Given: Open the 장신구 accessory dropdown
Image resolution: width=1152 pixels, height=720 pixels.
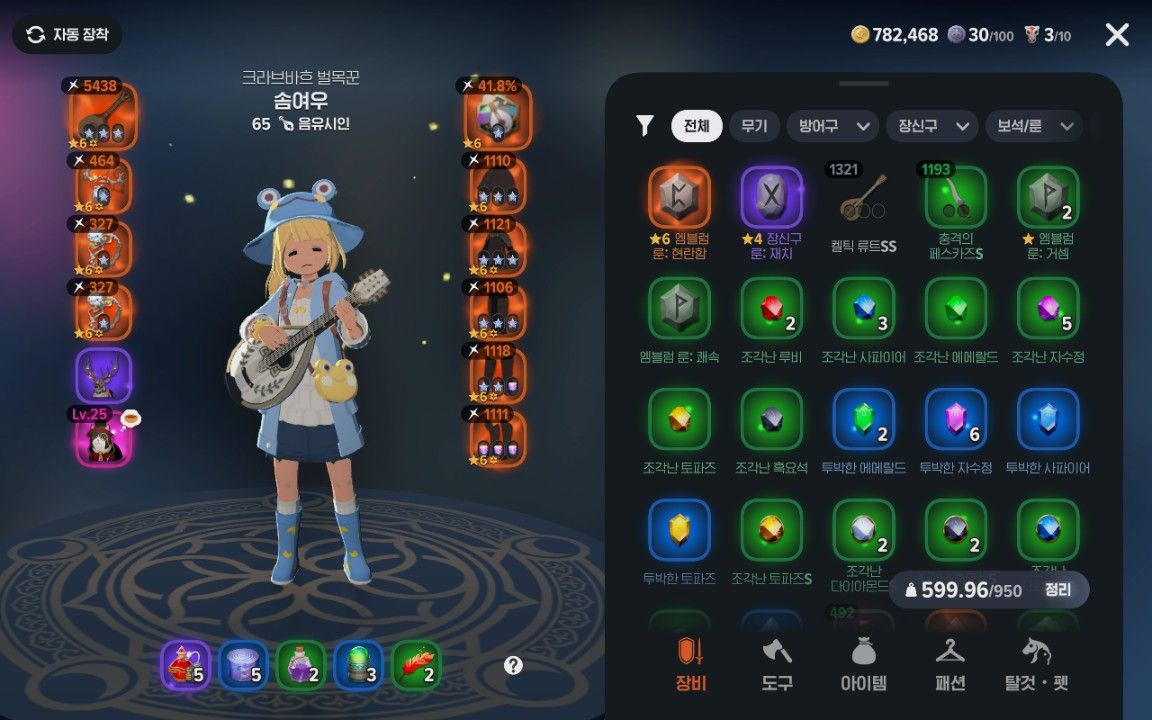Looking at the screenshot, I should tap(932, 126).
